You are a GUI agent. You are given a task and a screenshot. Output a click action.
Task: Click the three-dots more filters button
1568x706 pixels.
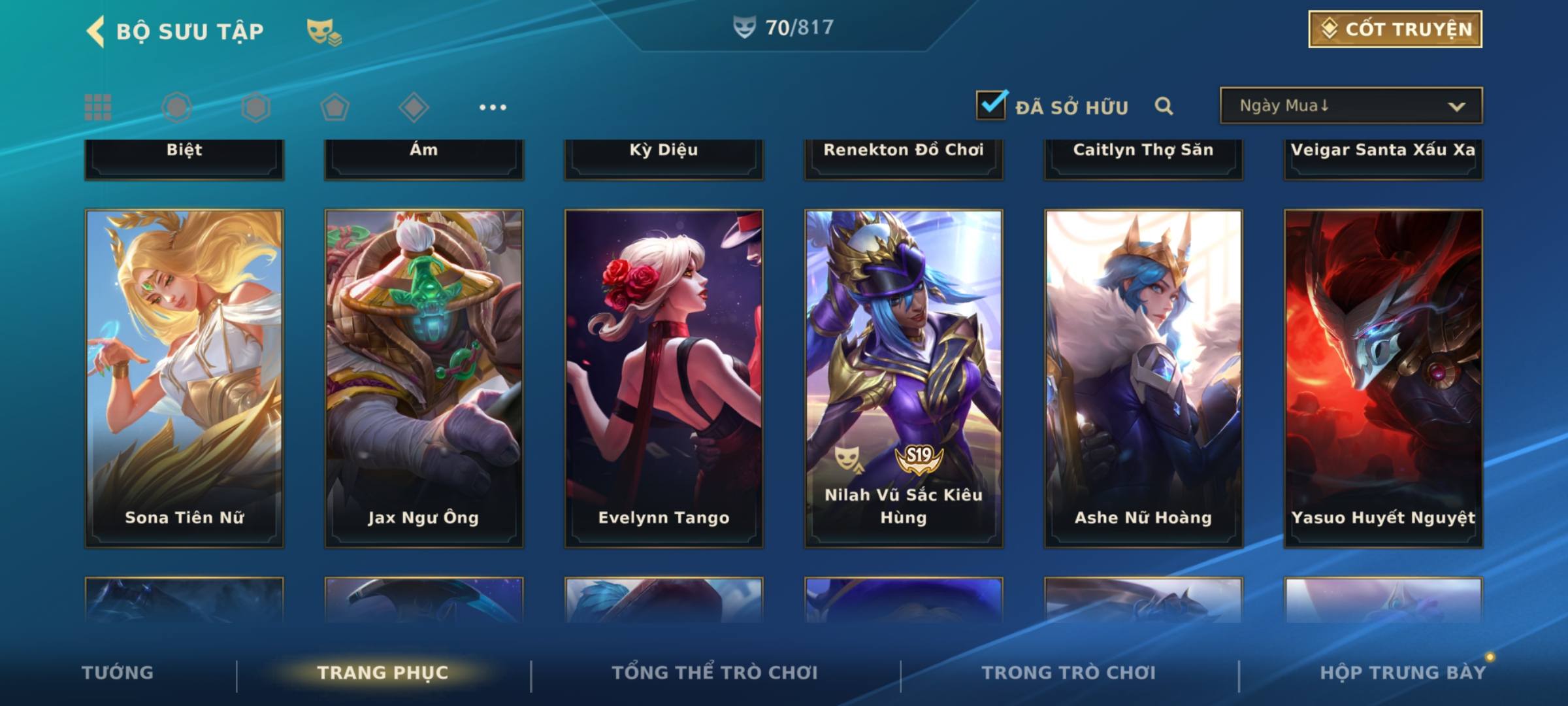(493, 107)
